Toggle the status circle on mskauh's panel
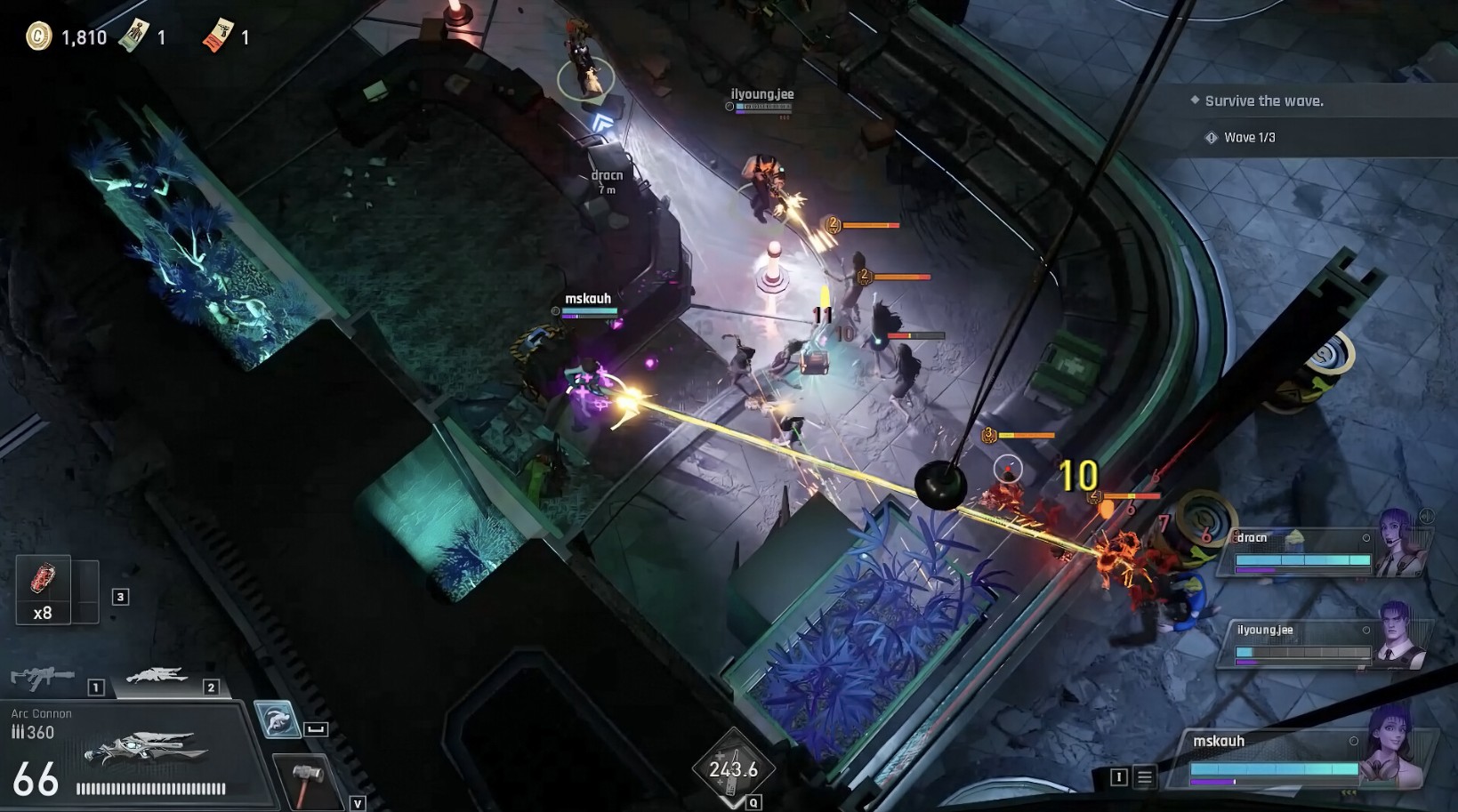 click(1354, 740)
